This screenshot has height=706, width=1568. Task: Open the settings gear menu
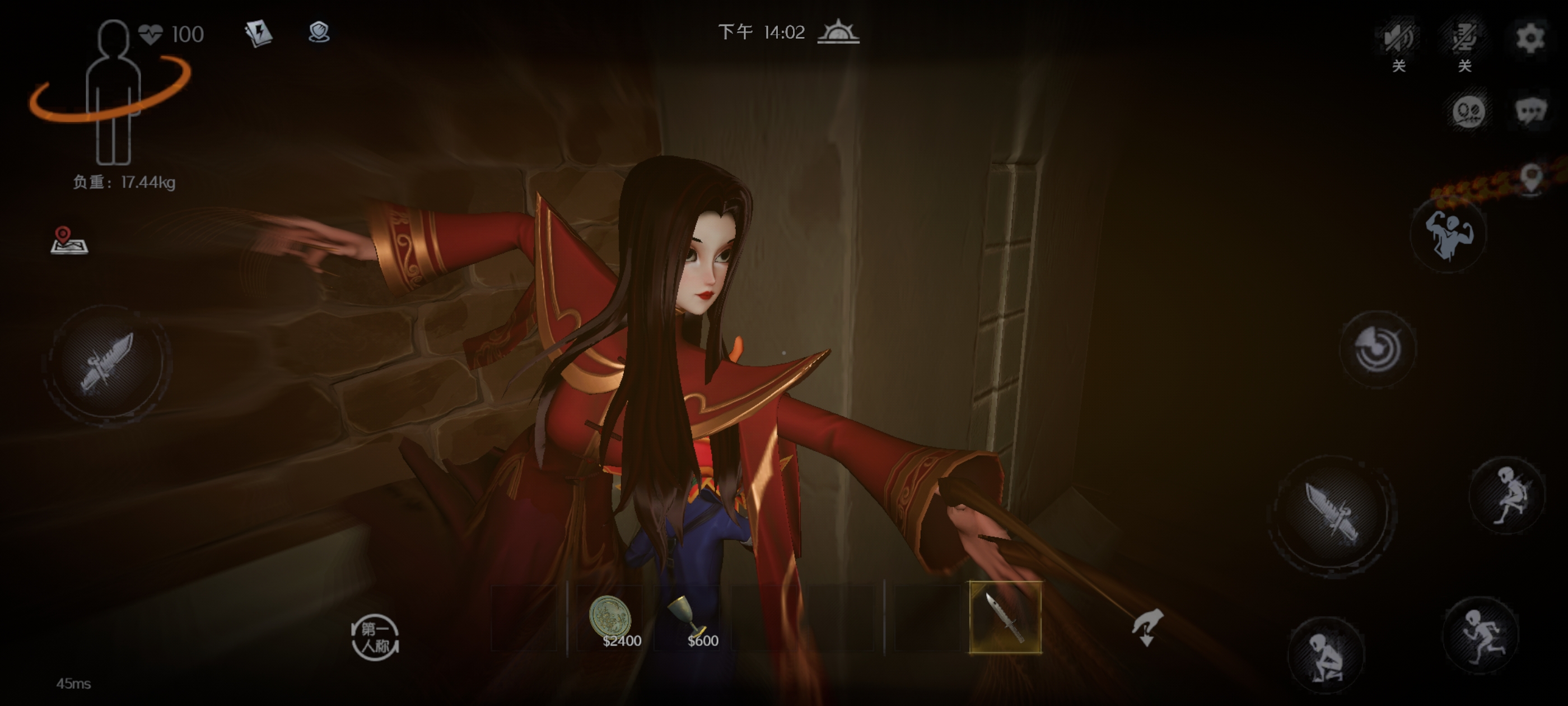1529,38
